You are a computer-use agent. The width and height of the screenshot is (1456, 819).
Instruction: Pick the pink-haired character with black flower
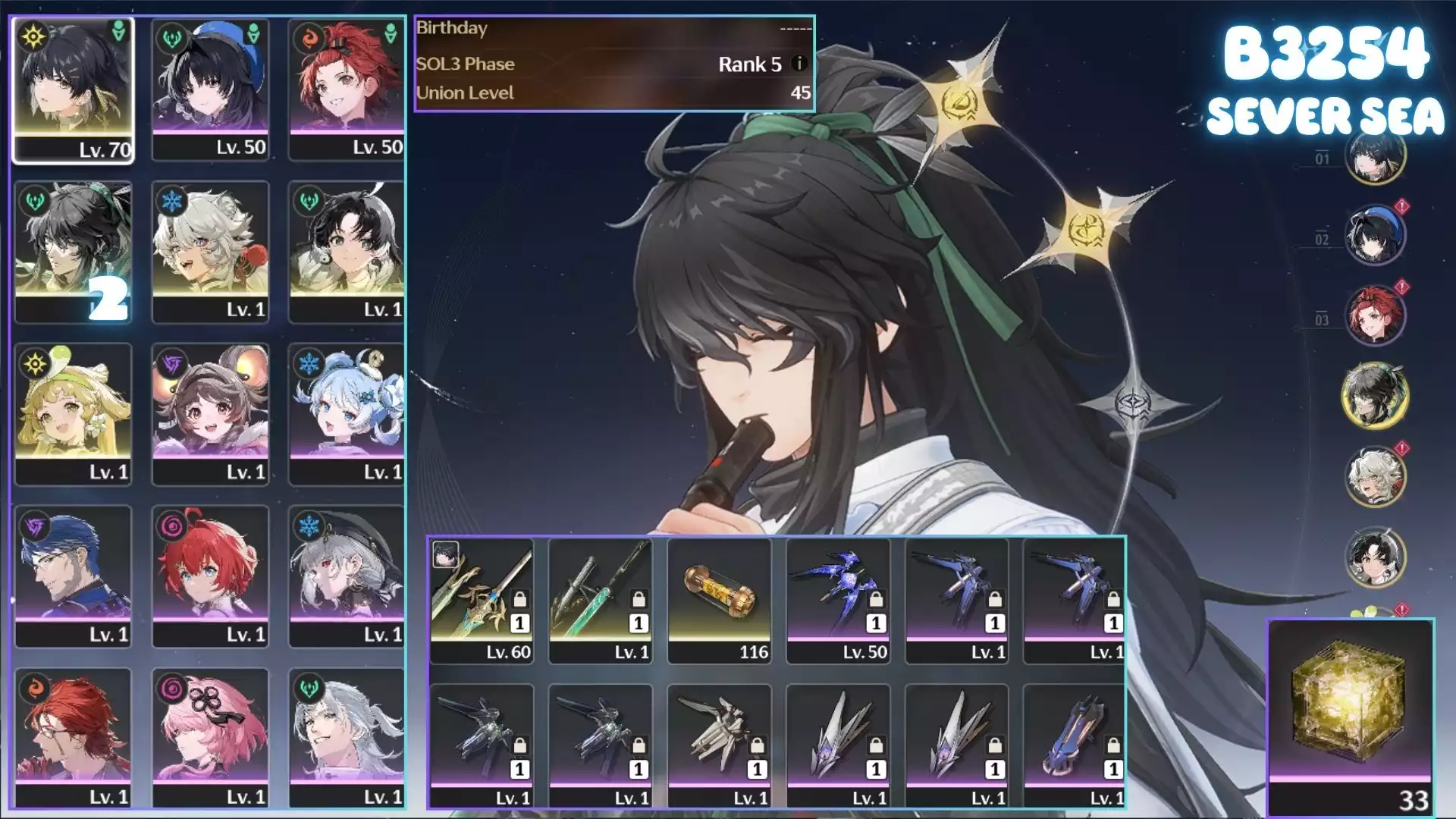click(210, 738)
